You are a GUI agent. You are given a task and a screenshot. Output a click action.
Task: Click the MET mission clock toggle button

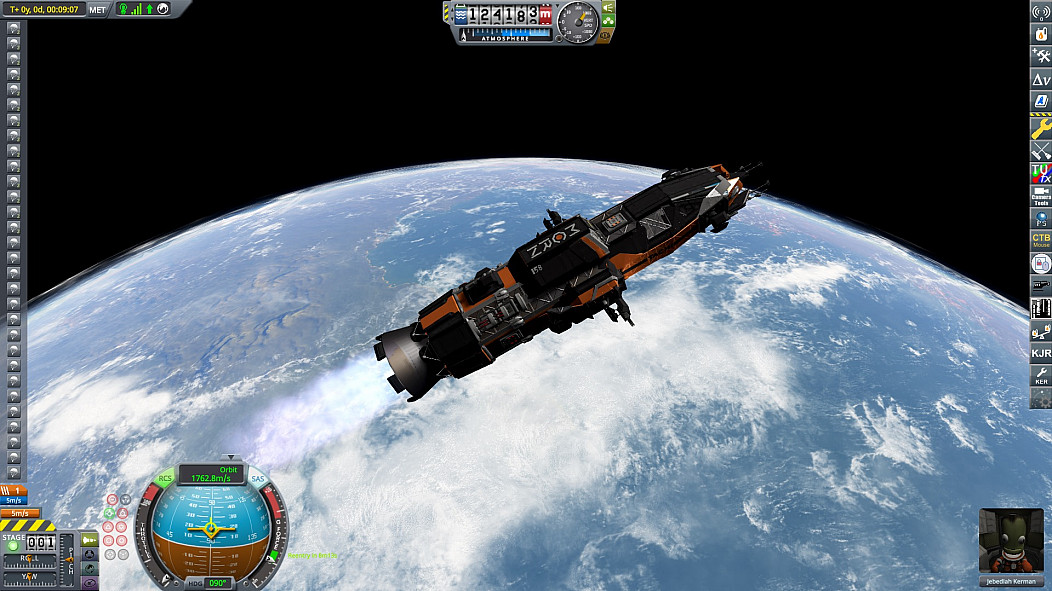click(x=97, y=9)
